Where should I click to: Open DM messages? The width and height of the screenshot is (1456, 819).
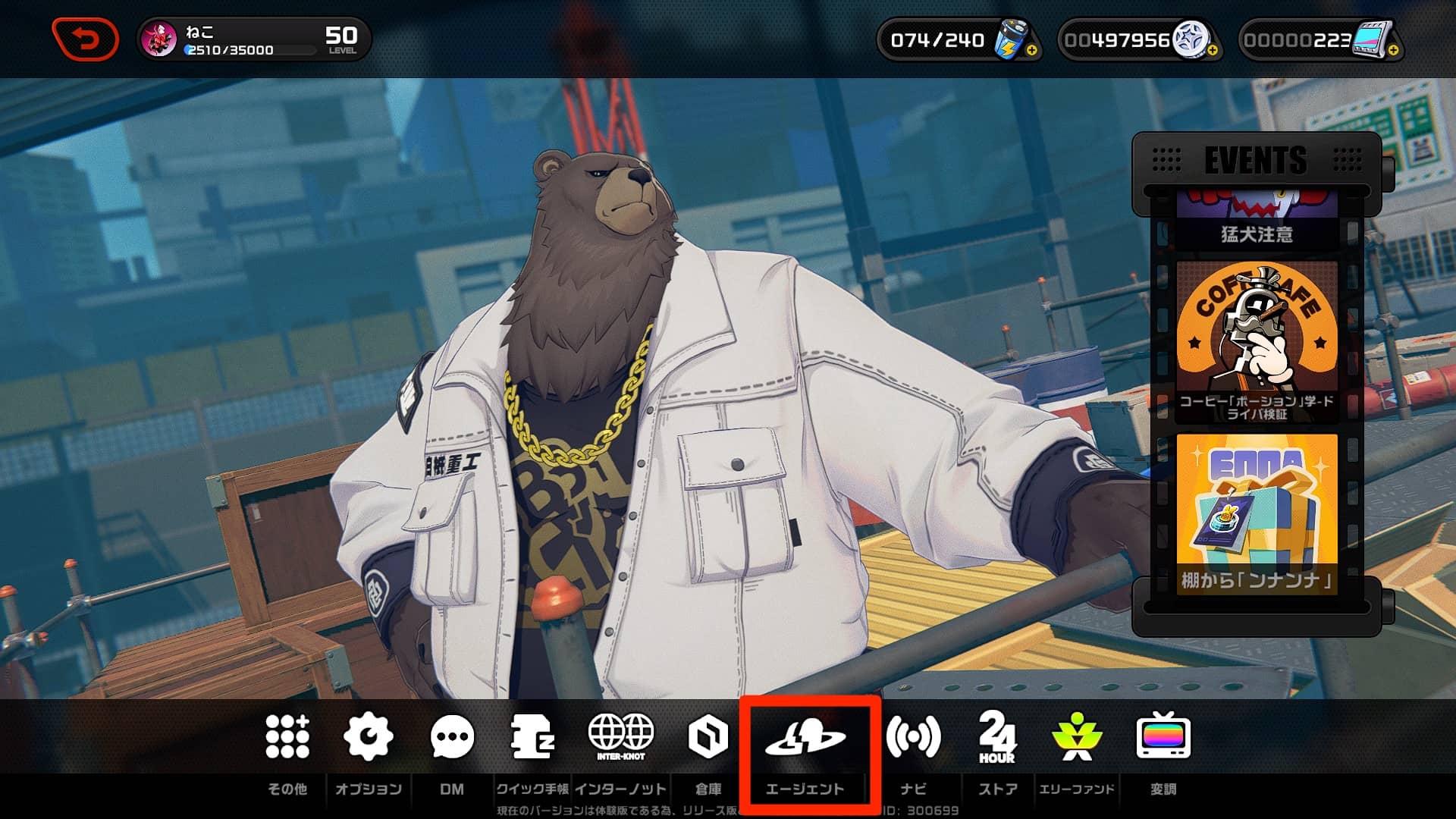452,736
